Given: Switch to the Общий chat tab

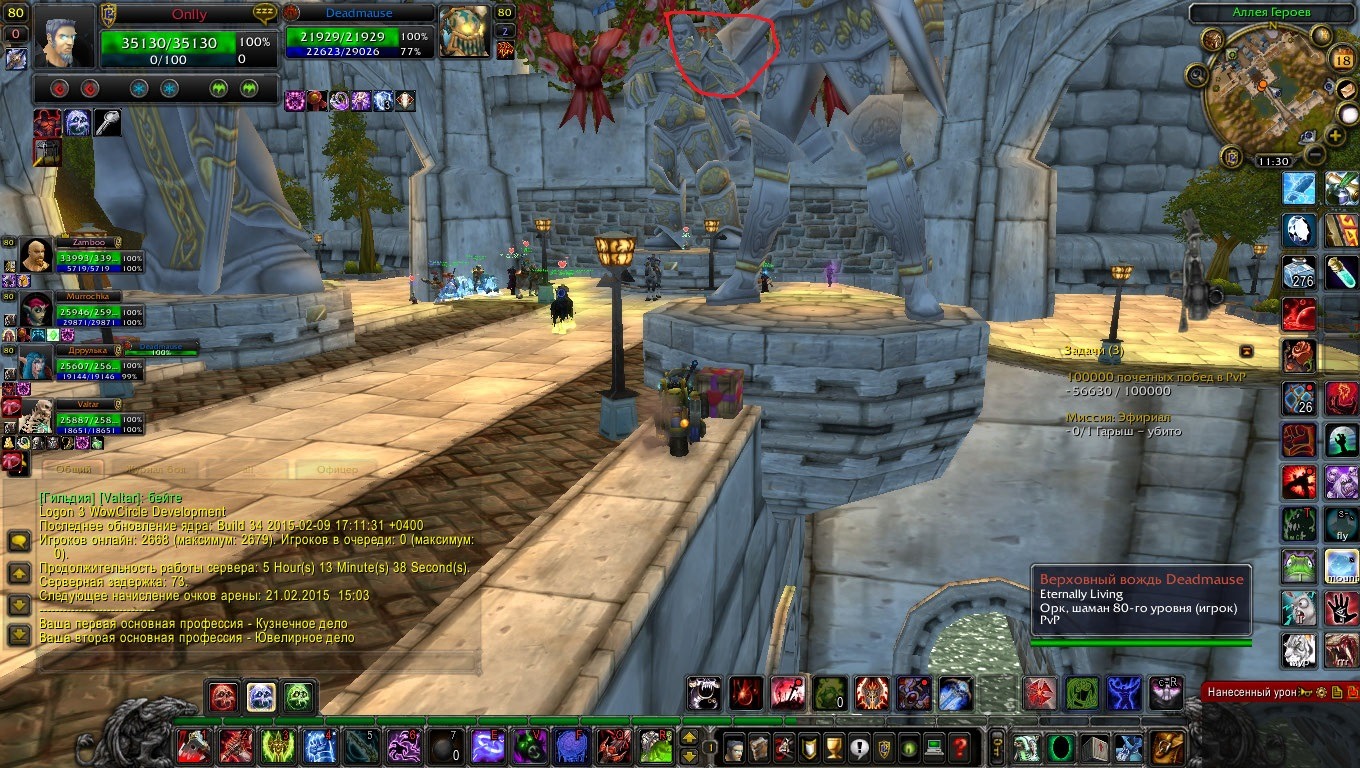Looking at the screenshot, I should pos(73,468).
